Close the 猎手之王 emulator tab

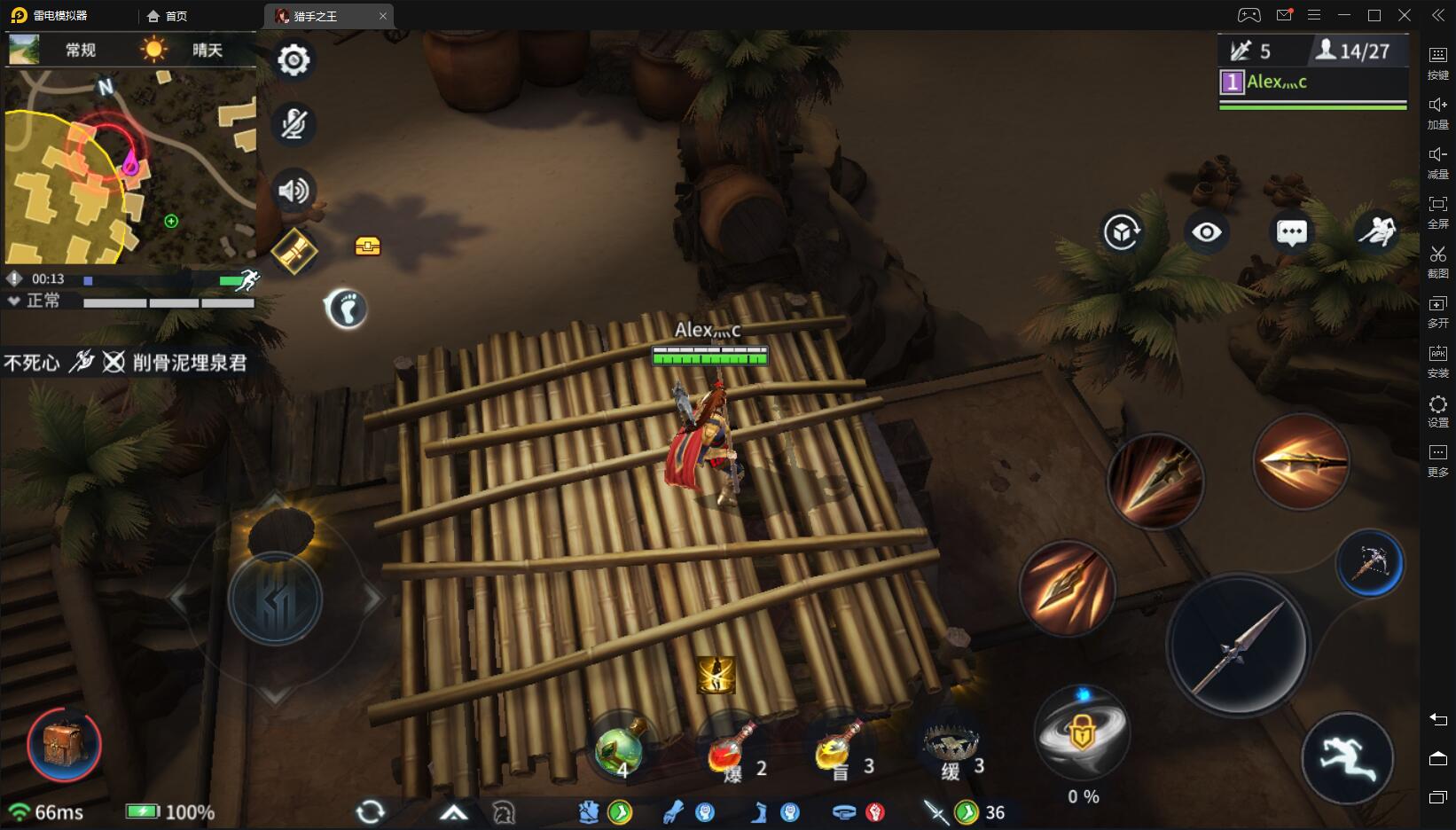pos(383,16)
